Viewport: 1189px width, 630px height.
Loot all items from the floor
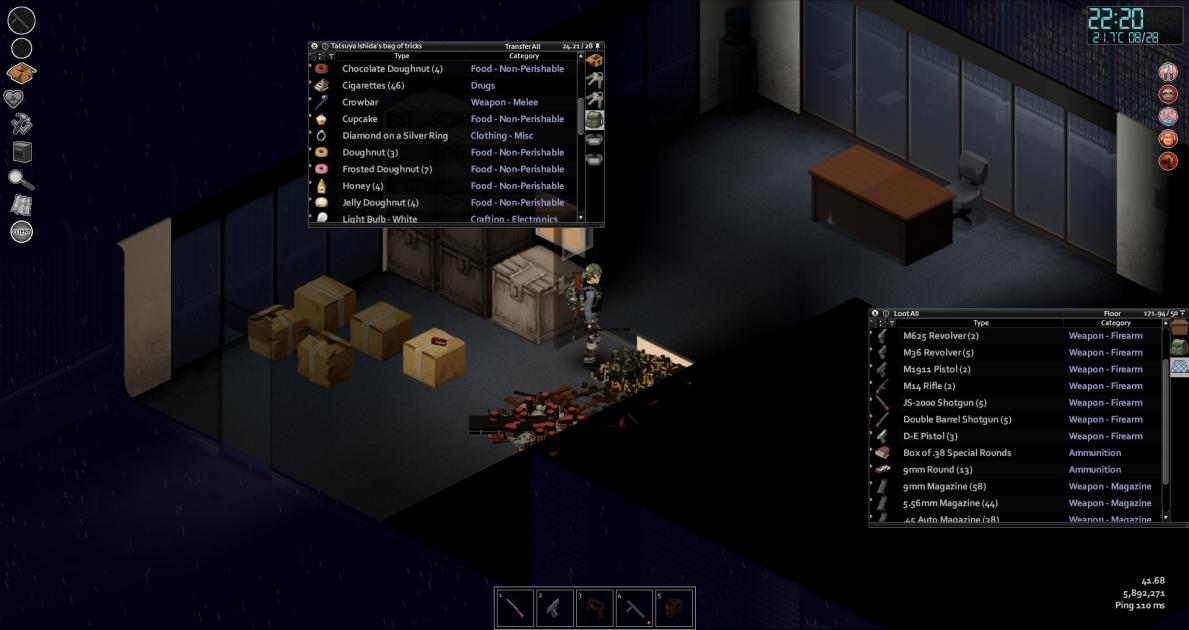906,314
